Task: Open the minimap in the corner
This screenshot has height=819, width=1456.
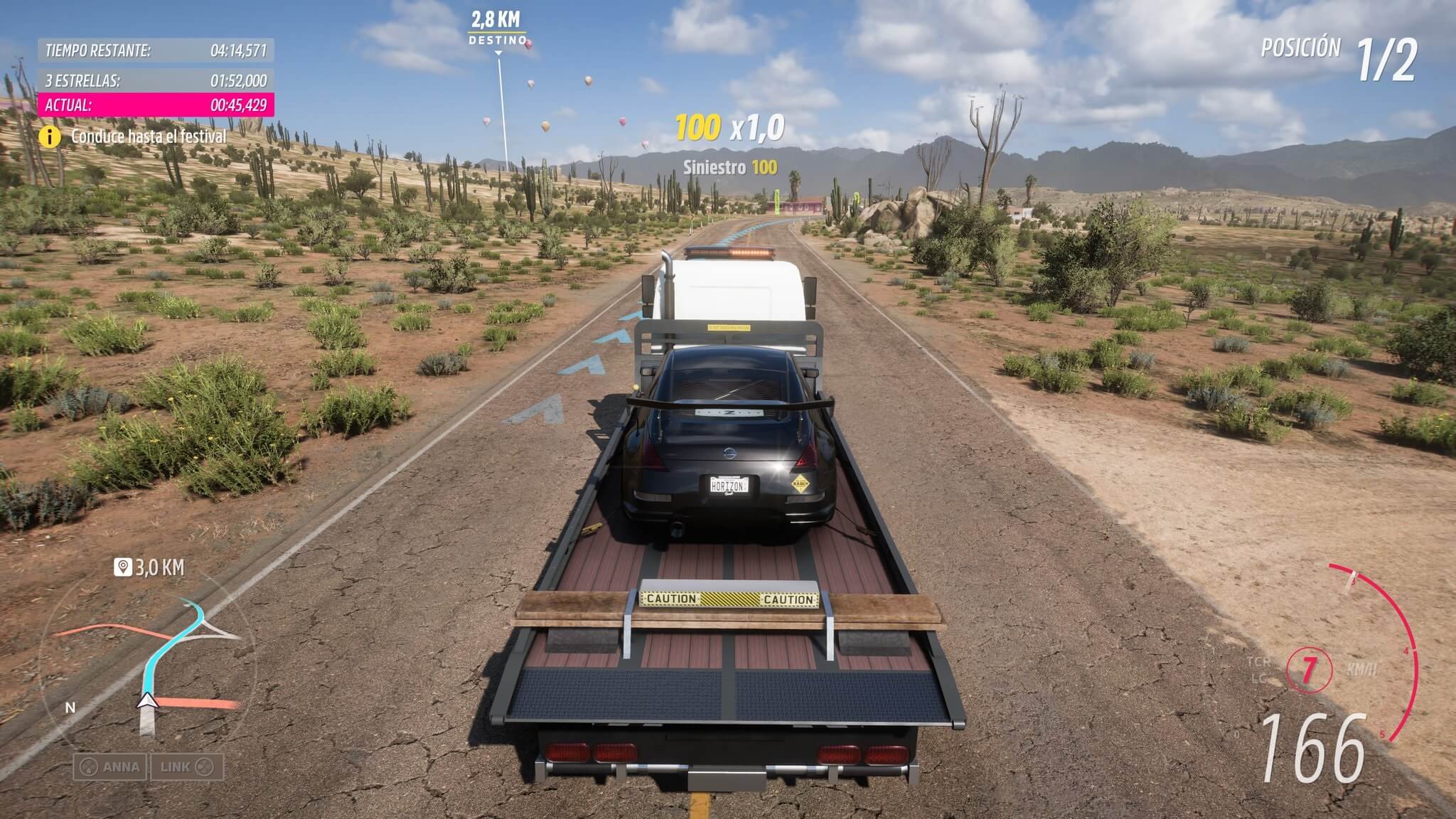Action: 146,668
